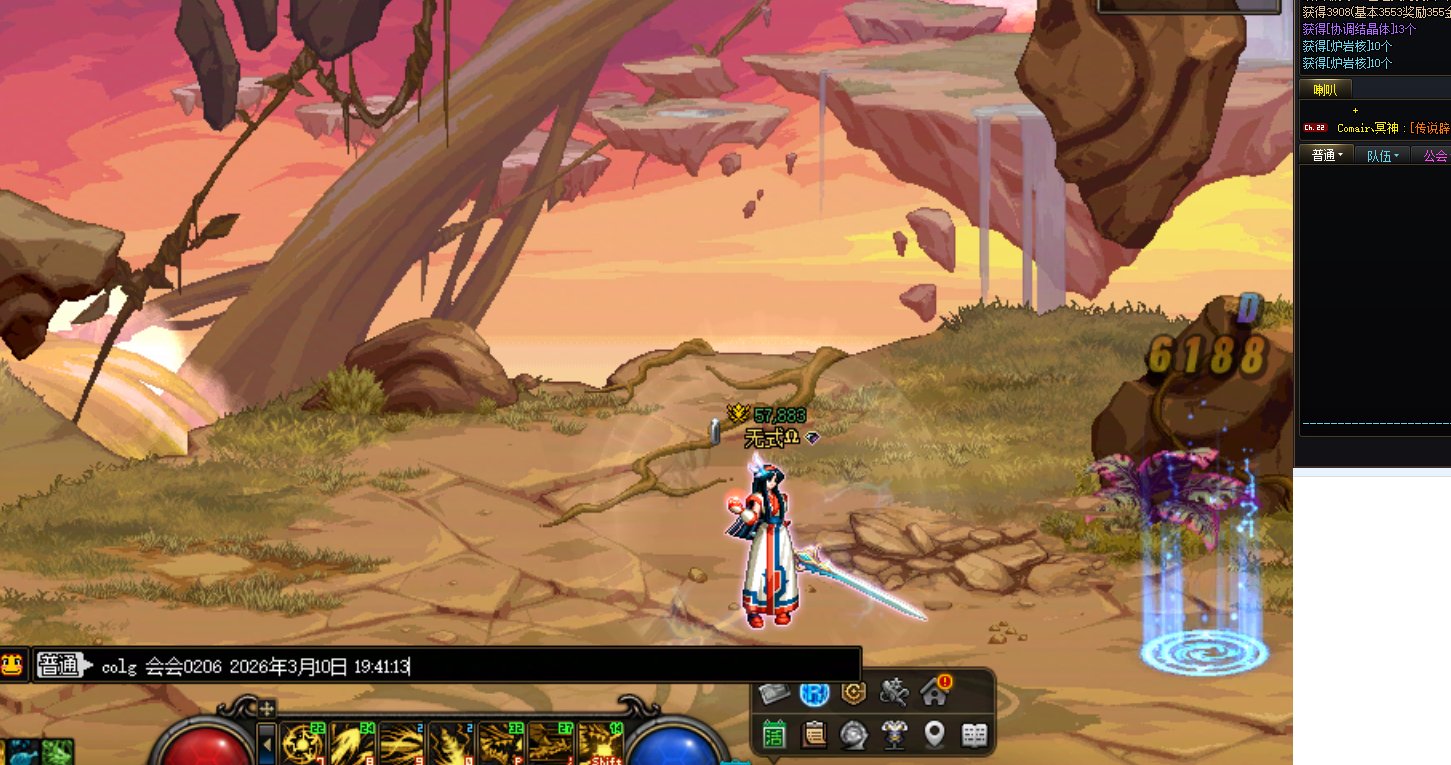
Task: Open the armor equipment mannequin icon
Action: pyautogui.click(x=894, y=735)
